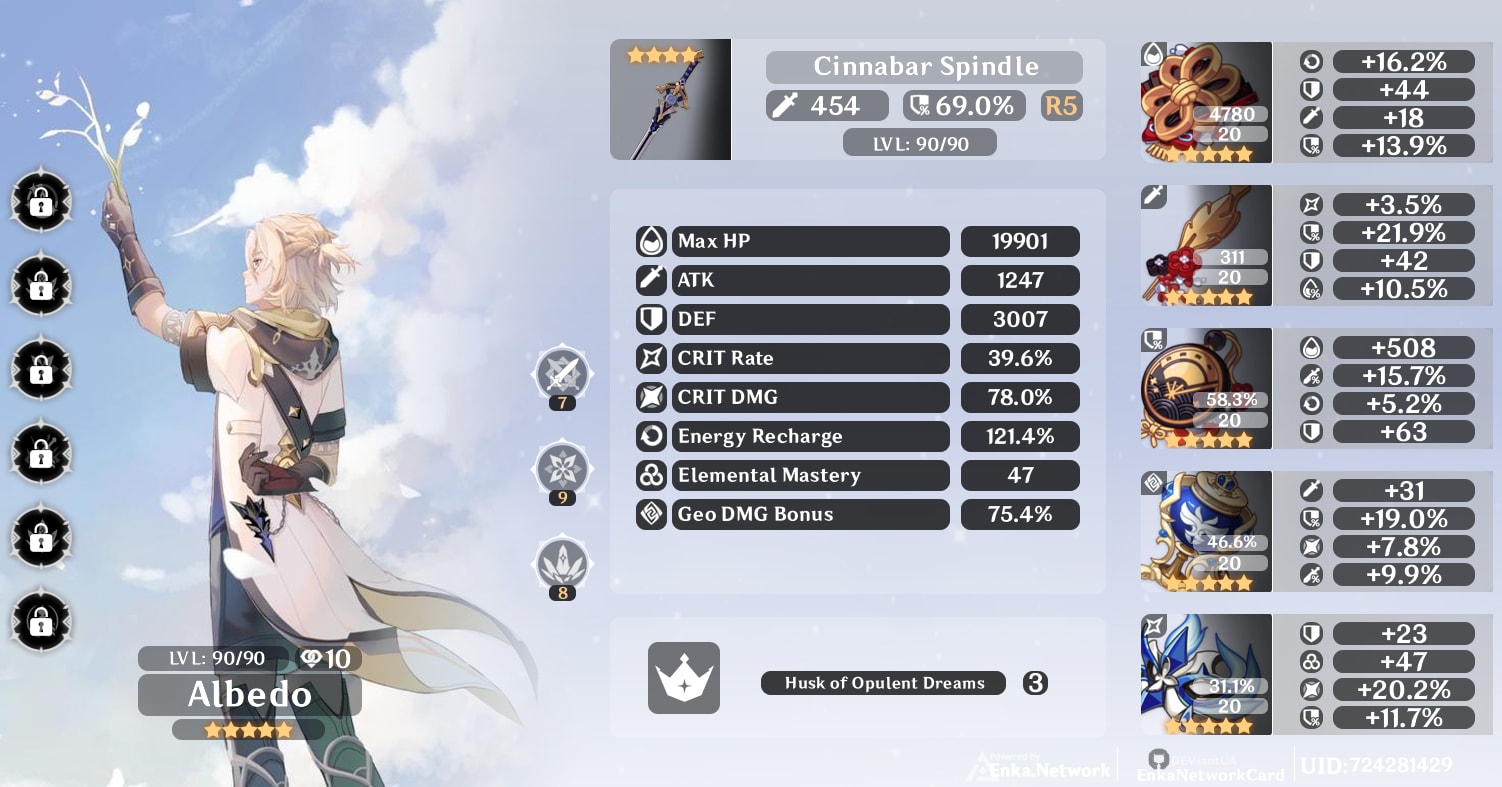Open the elemental skill talent icon level 9
The height and width of the screenshot is (787, 1502).
(x=562, y=468)
